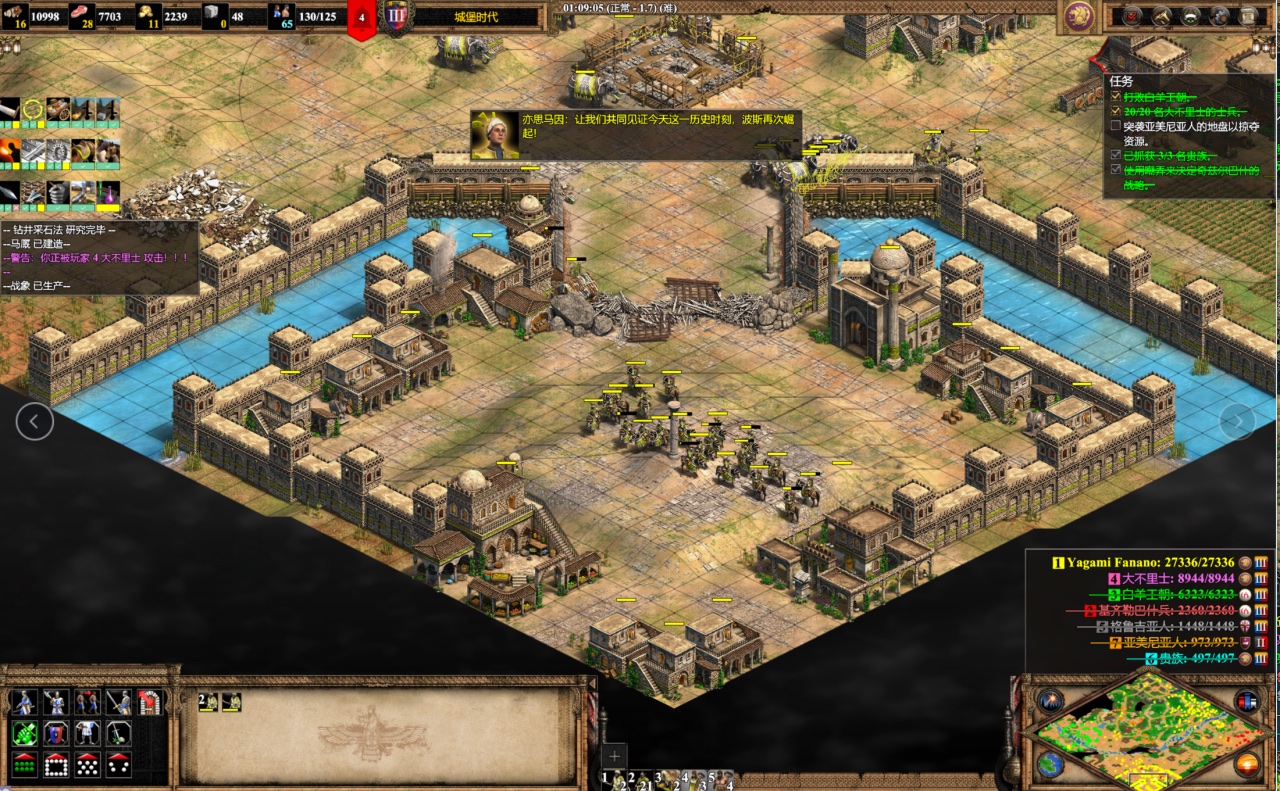Open the diplomacy horn button

1161,15
